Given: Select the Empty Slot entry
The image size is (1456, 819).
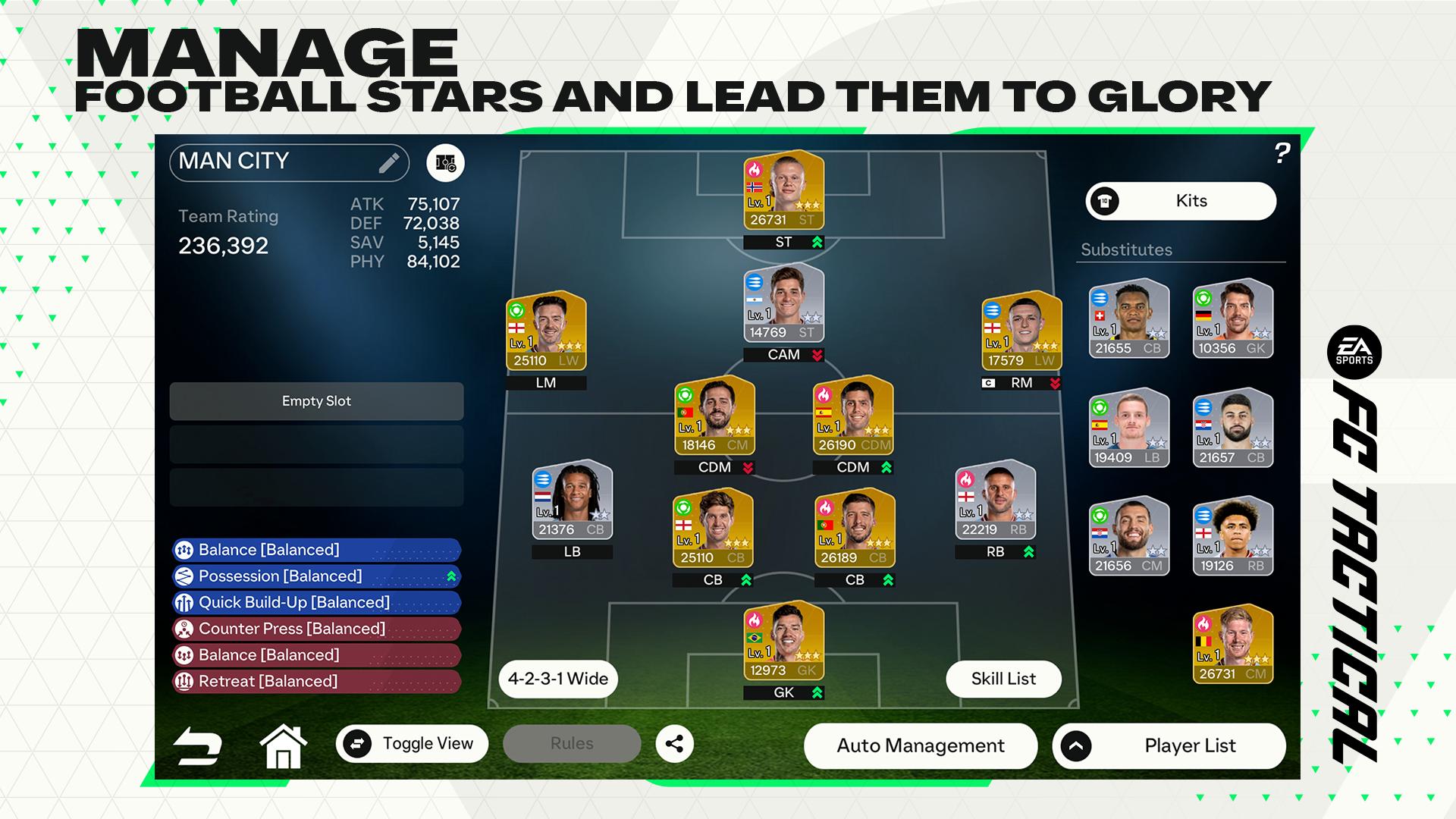Looking at the screenshot, I should [316, 401].
